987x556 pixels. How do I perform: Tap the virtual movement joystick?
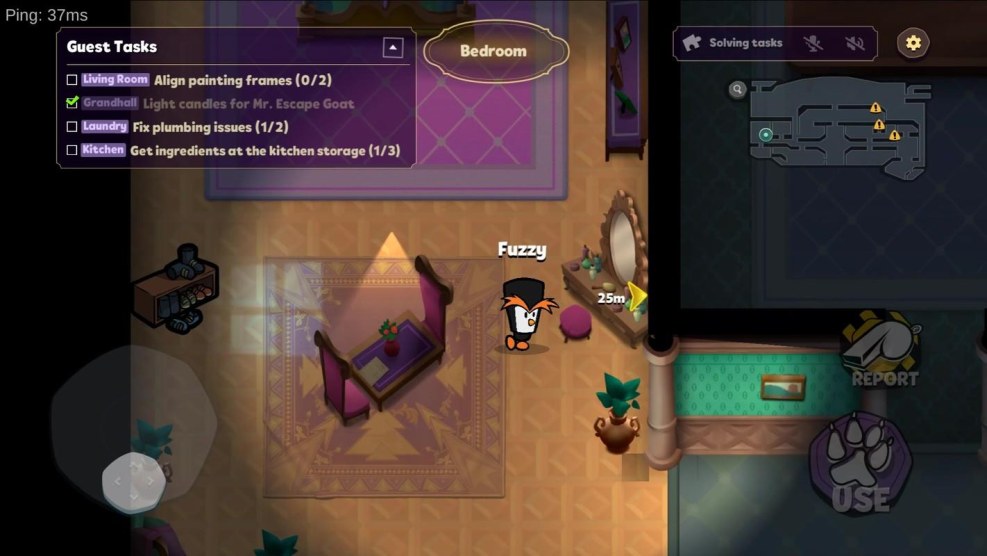[x=133, y=481]
